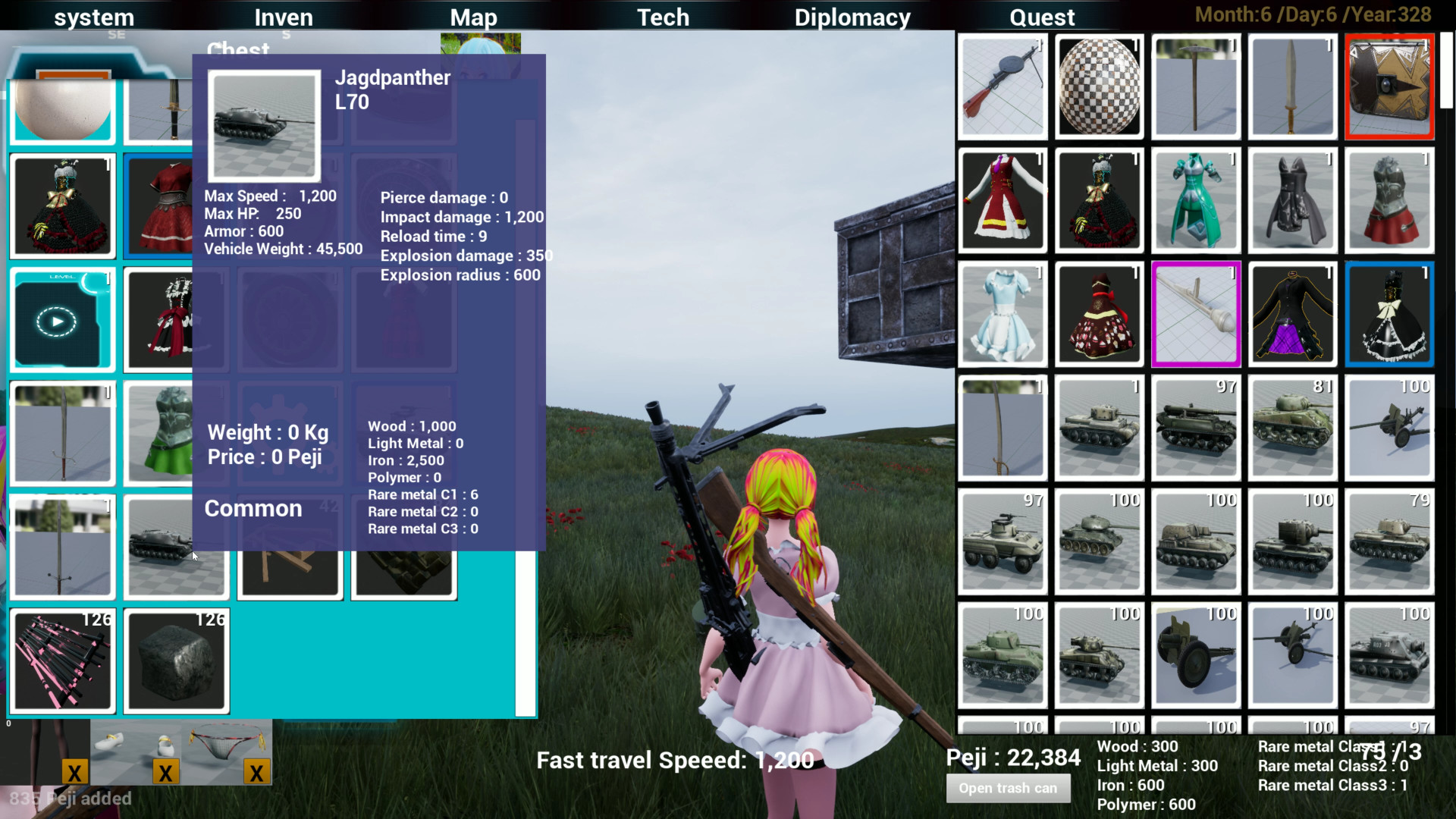This screenshot has height=819, width=1456.
Task: Select the bow item in the right inventory
Action: 1003,428
